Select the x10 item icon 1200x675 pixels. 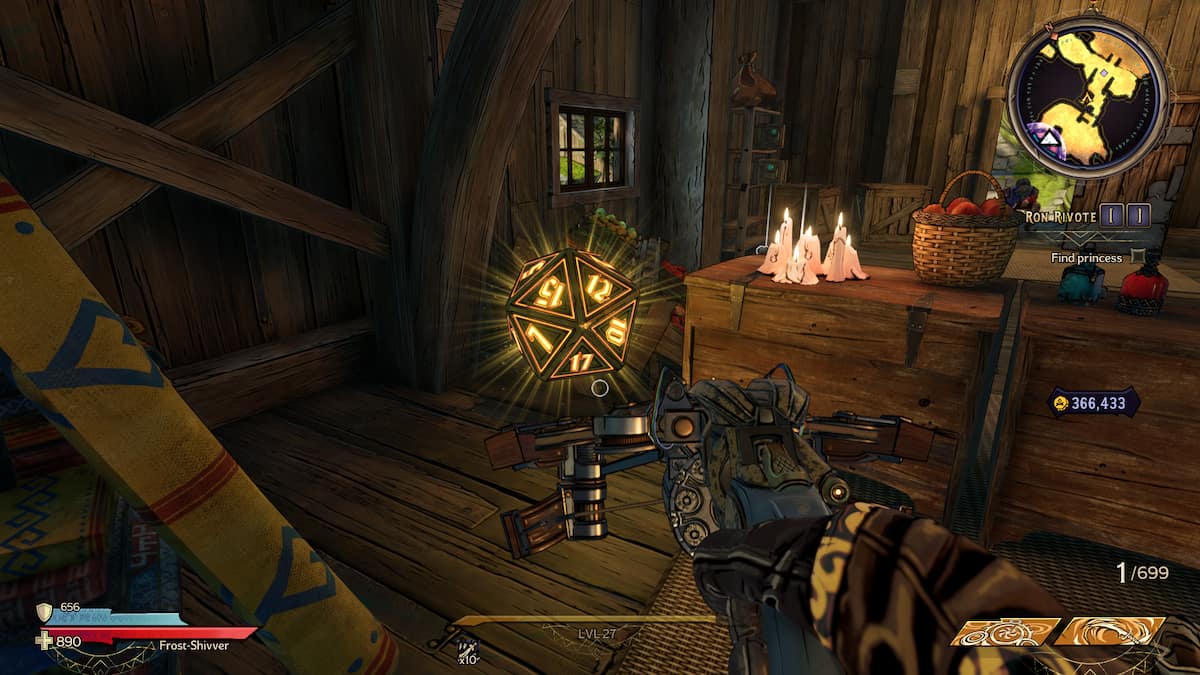pos(467,647)
